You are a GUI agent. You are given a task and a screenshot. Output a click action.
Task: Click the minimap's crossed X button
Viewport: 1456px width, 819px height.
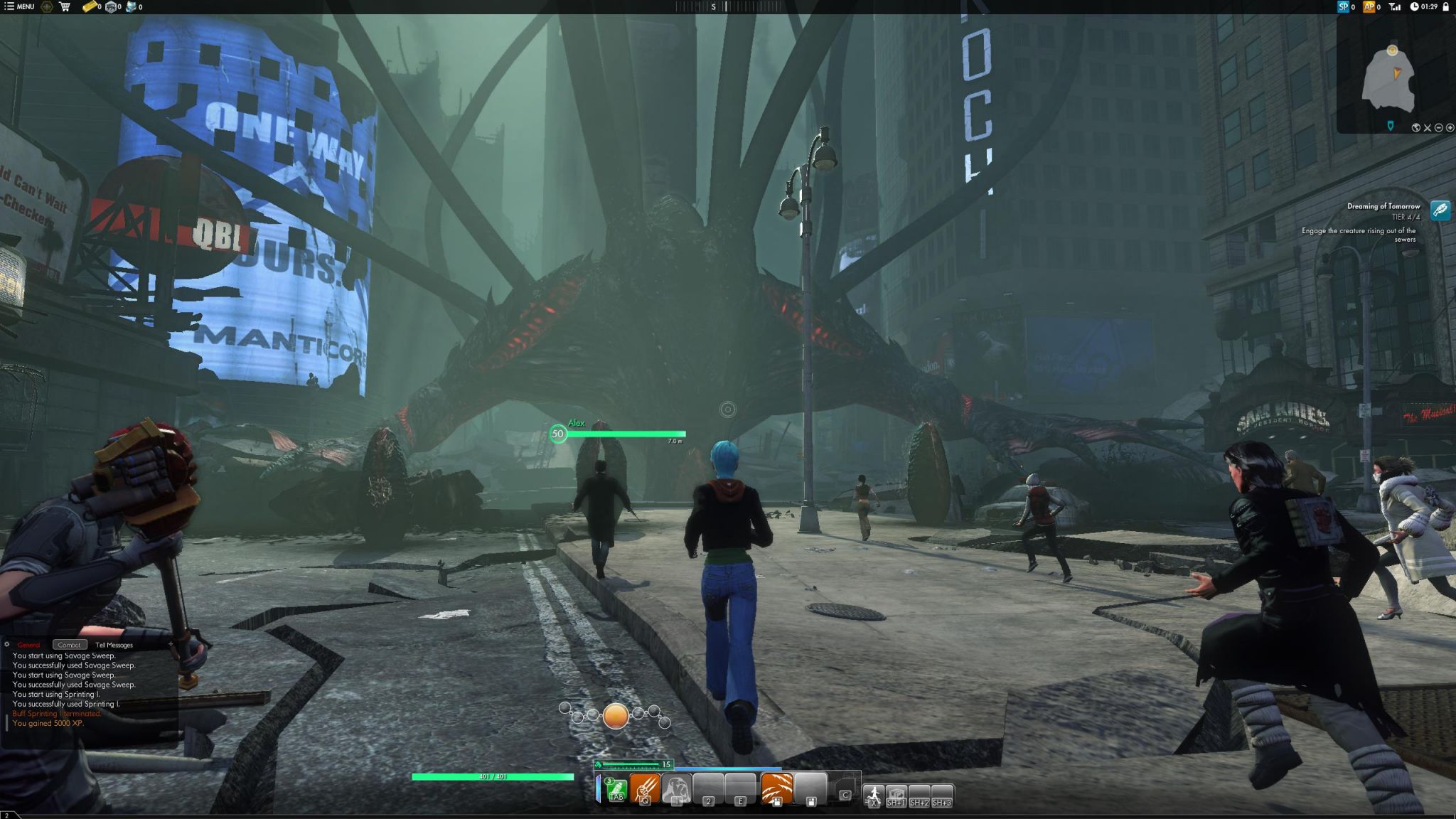1427,128
